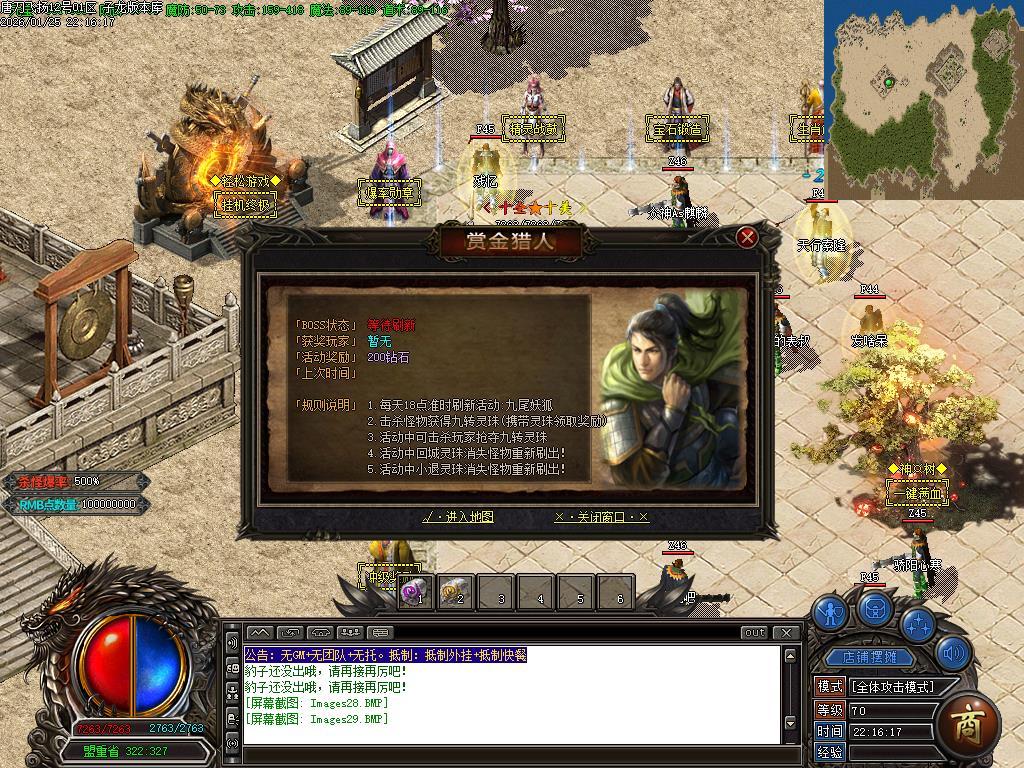Open the character figure with shield icon
The height and width of the screenshot is (768, 1024).
click(830, 612)
